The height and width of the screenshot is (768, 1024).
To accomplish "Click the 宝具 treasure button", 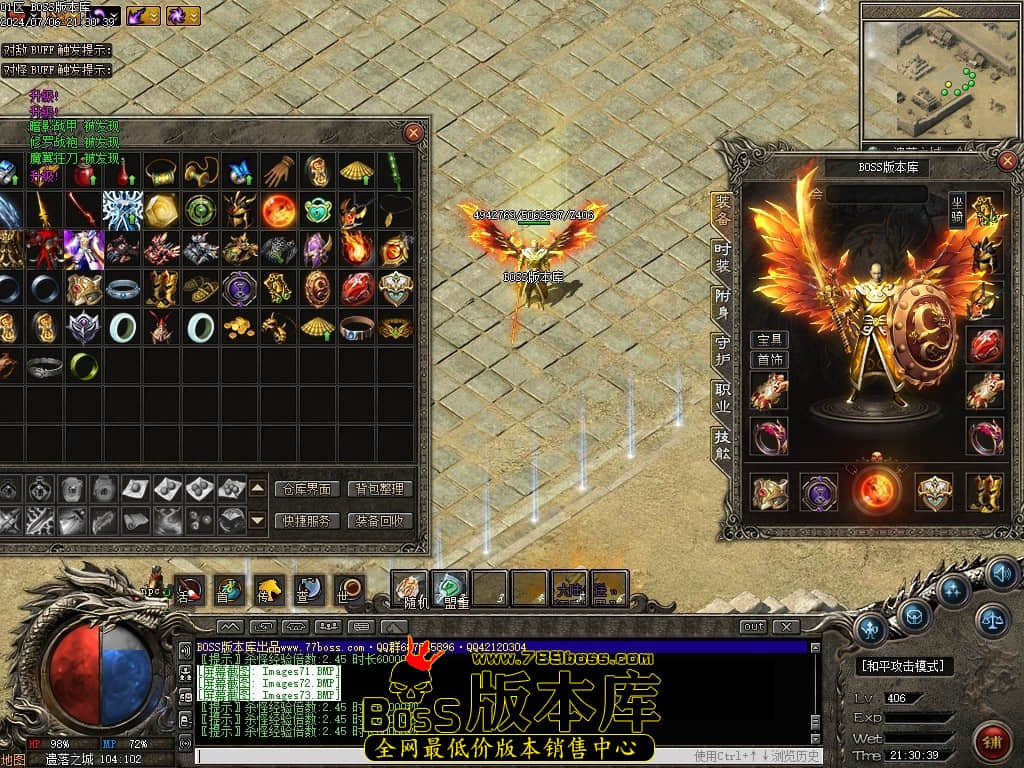I will [x=769, y=340].
